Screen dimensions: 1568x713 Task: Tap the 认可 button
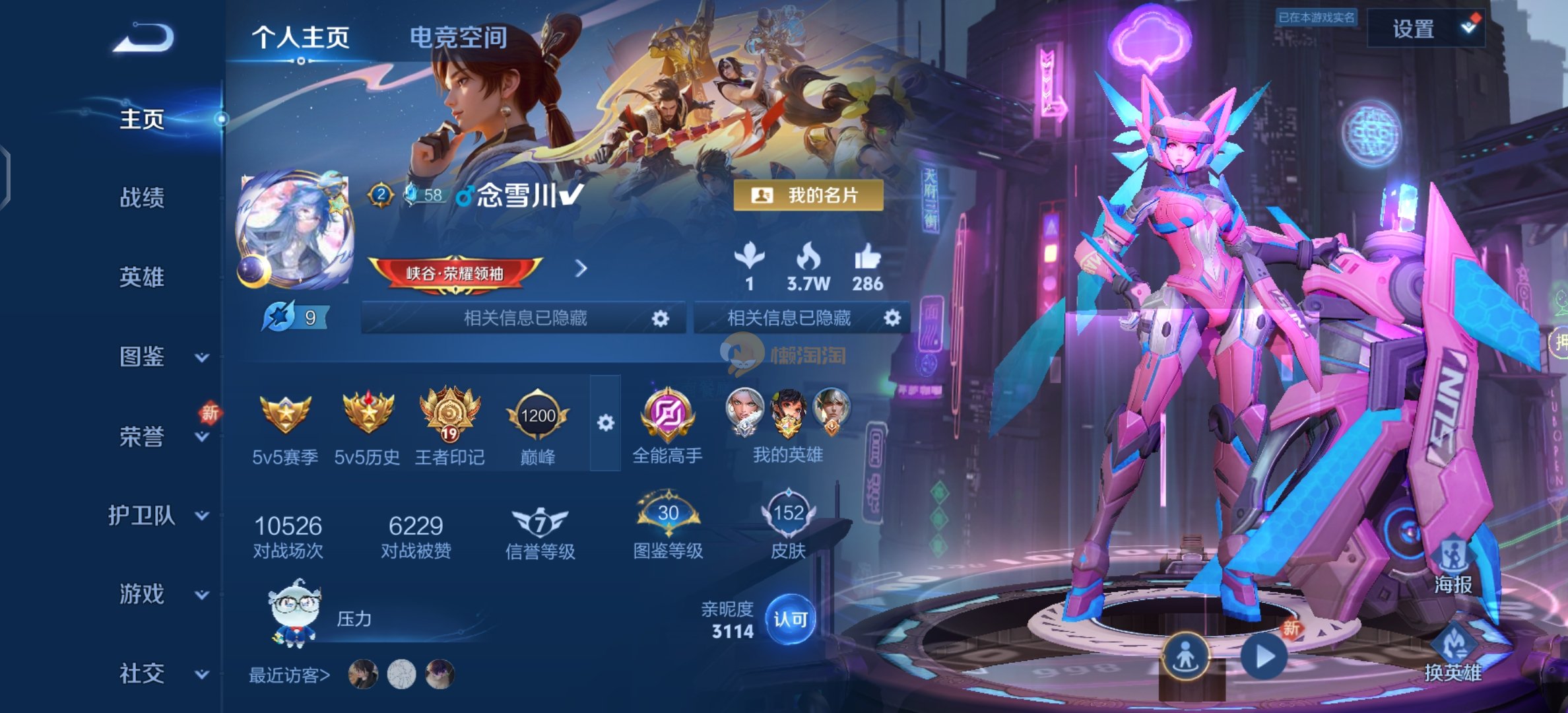790,619
